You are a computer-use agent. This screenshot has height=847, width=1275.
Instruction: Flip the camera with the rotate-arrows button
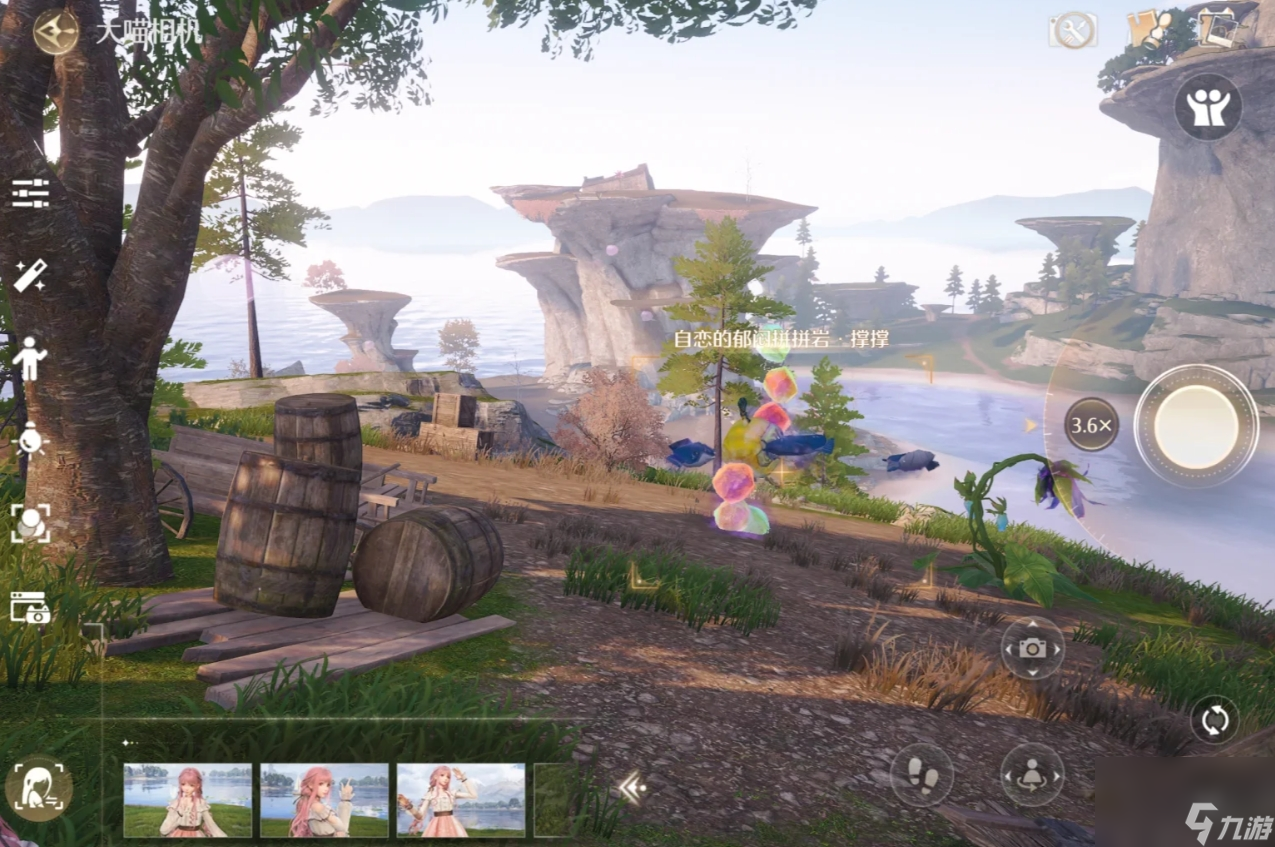coord(1214,719)
